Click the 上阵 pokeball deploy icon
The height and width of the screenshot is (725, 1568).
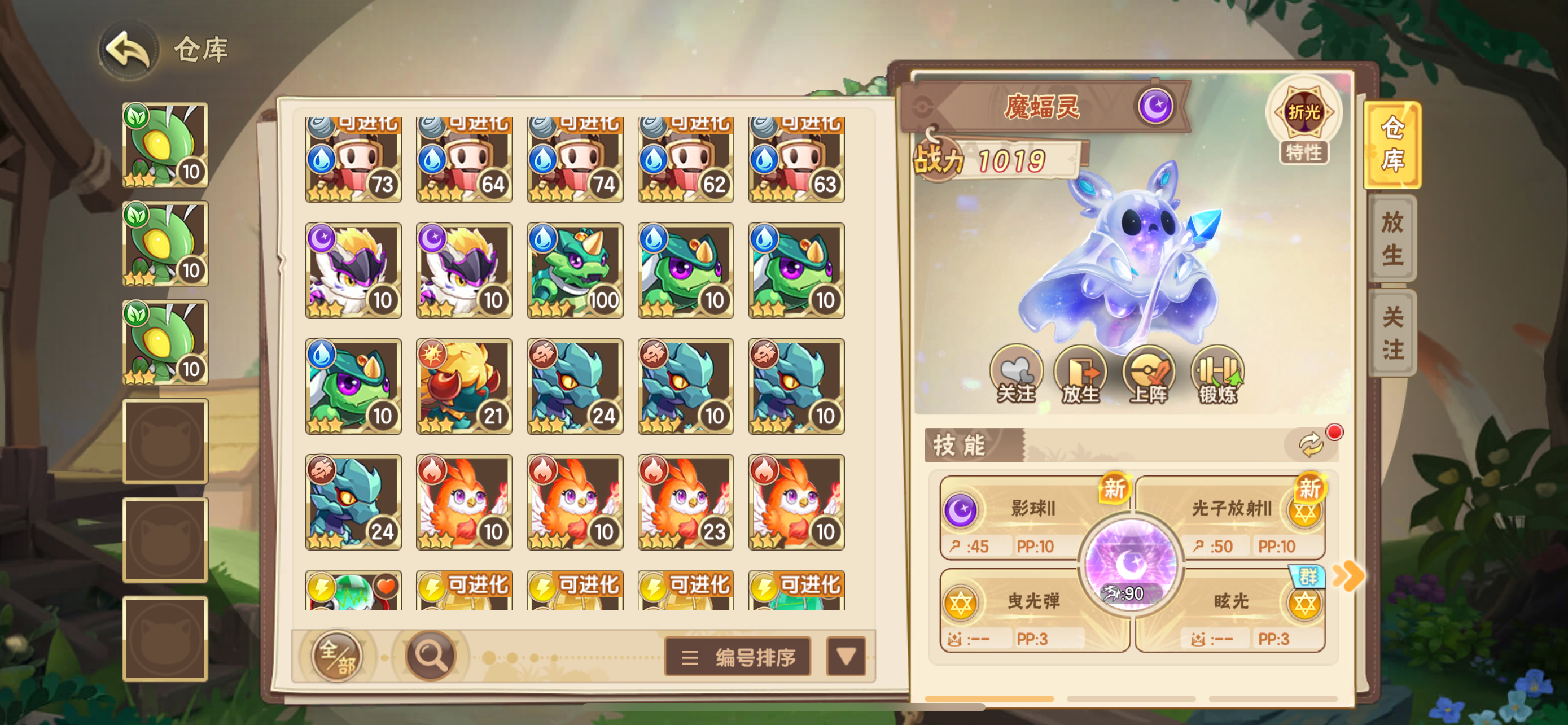tap(1149, 374)
